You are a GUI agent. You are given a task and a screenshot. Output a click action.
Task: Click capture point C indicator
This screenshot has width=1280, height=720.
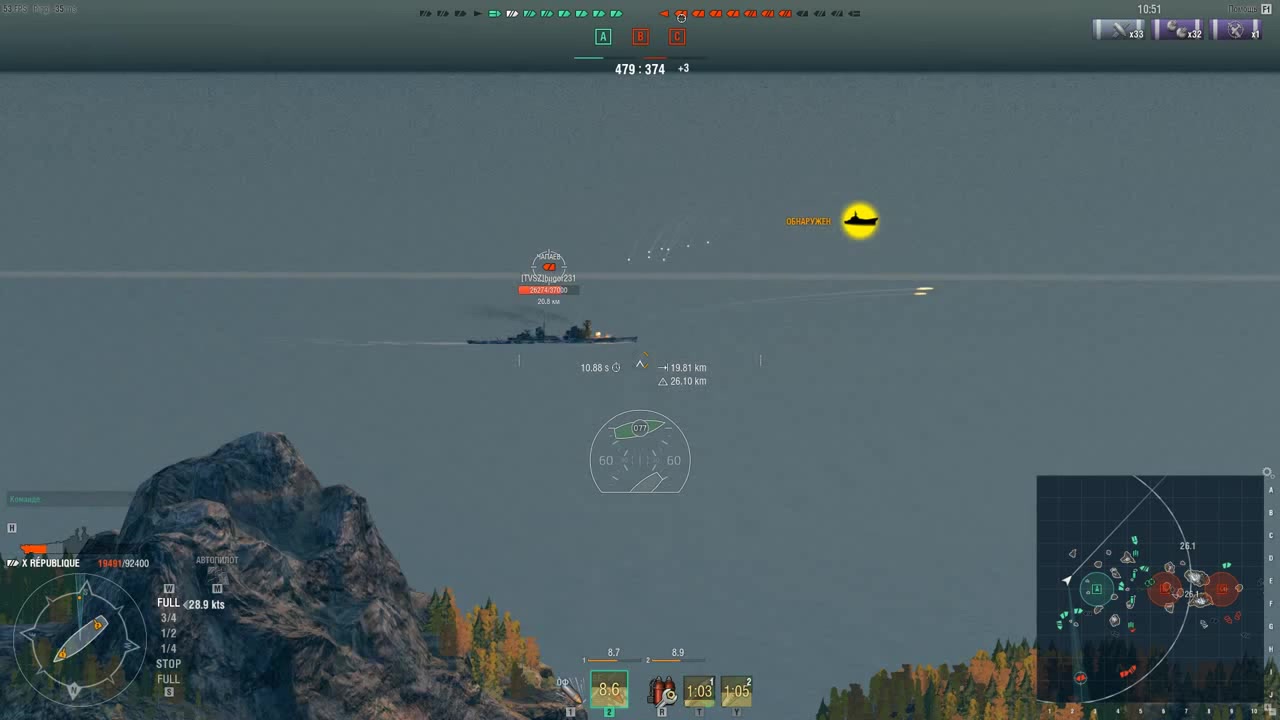click(x=677, y=37)
